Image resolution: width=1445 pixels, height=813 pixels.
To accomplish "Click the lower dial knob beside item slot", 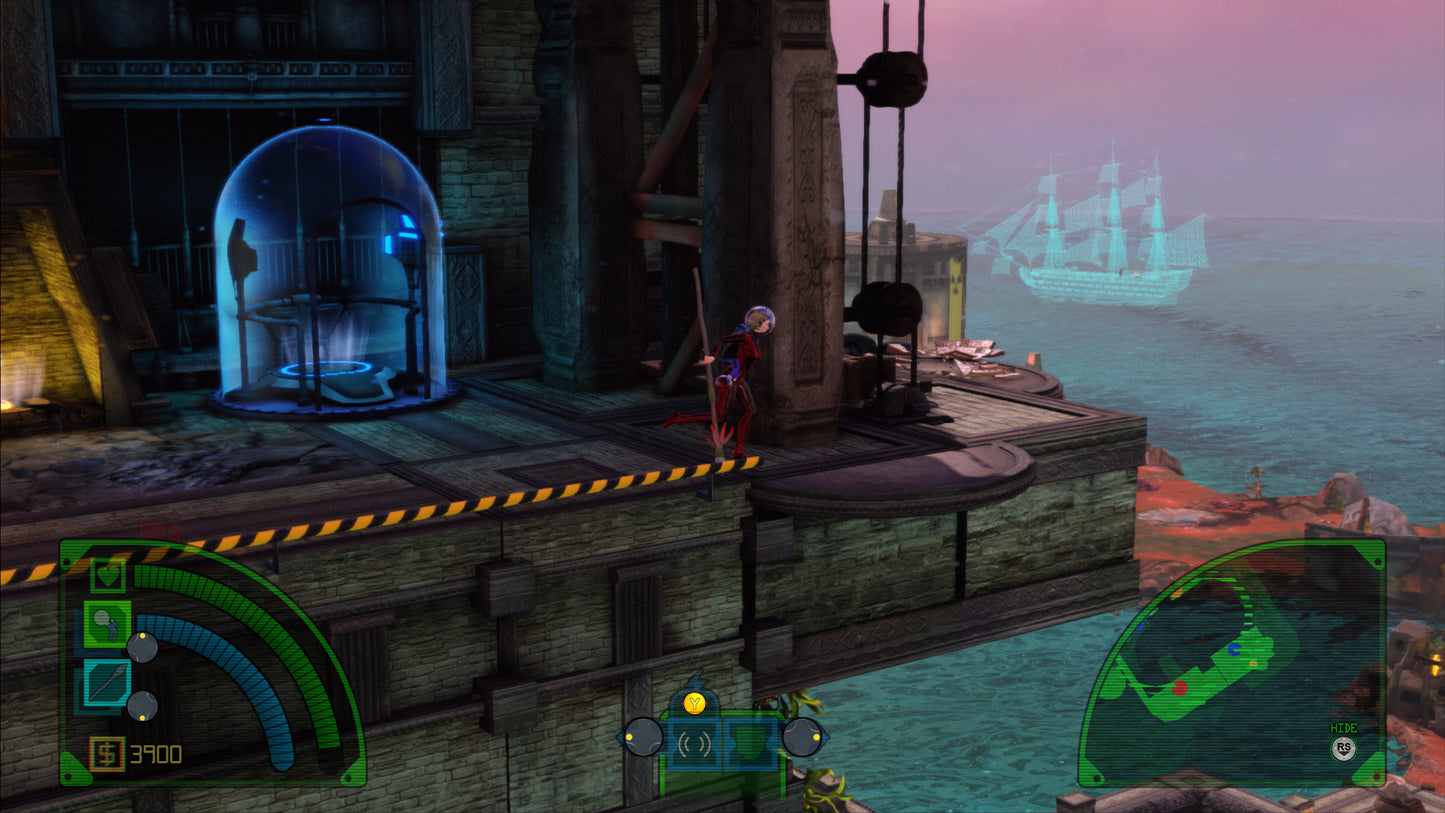I will click(142, 706).
